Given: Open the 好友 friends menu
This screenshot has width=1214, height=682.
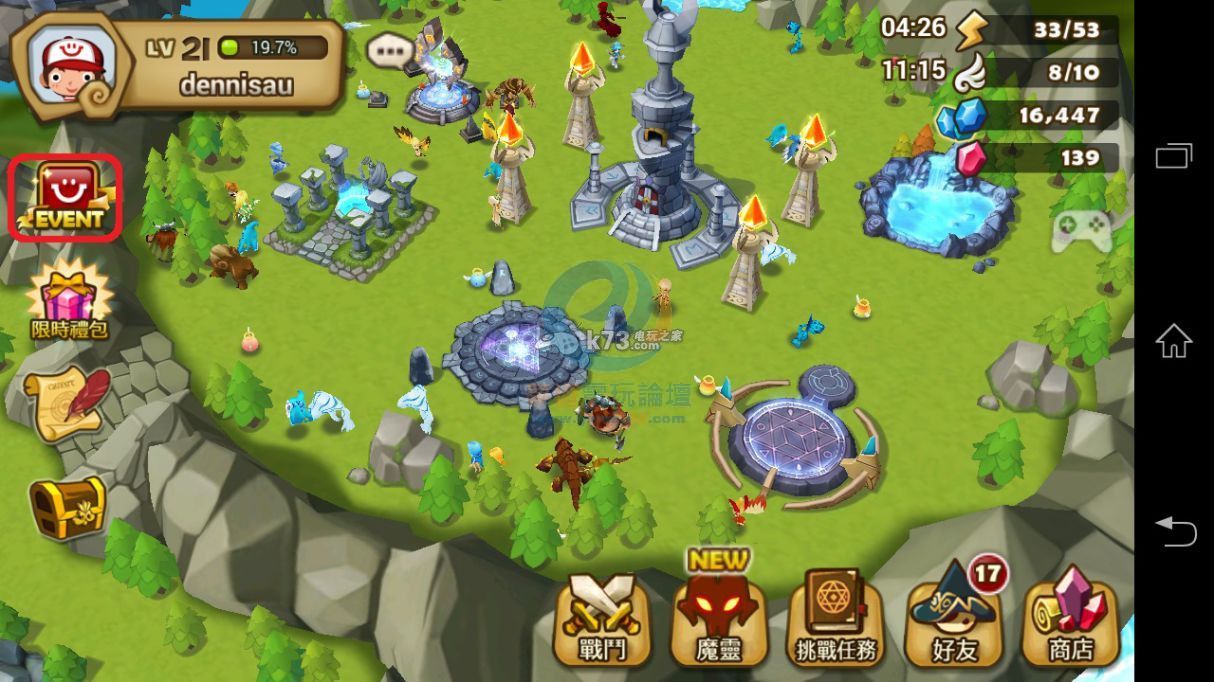Looking at the screenshot, I should [x=953, y=620].
